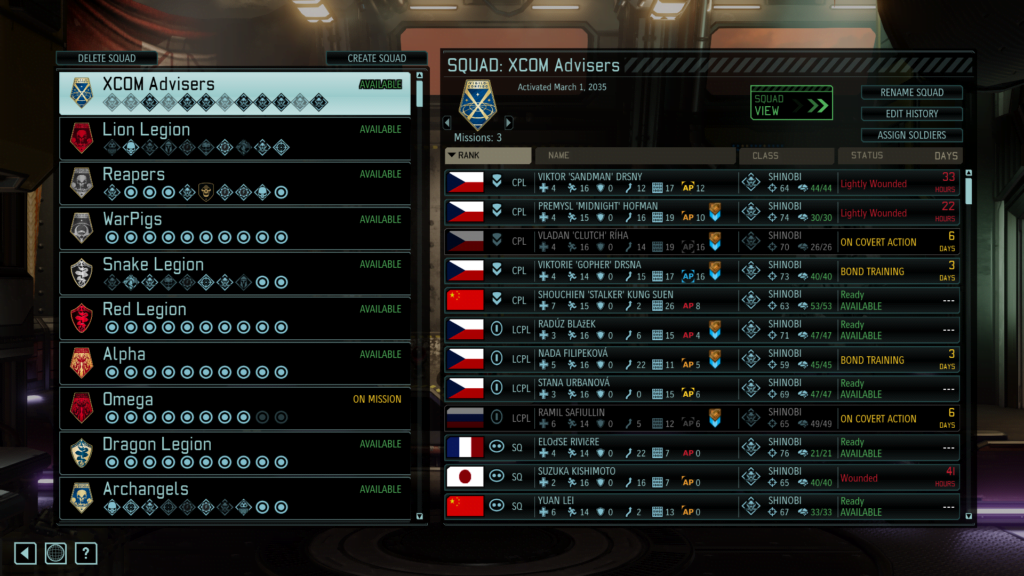The image size is (1024, 576).
Task: Create a new squad
Action: coord(376,58)
